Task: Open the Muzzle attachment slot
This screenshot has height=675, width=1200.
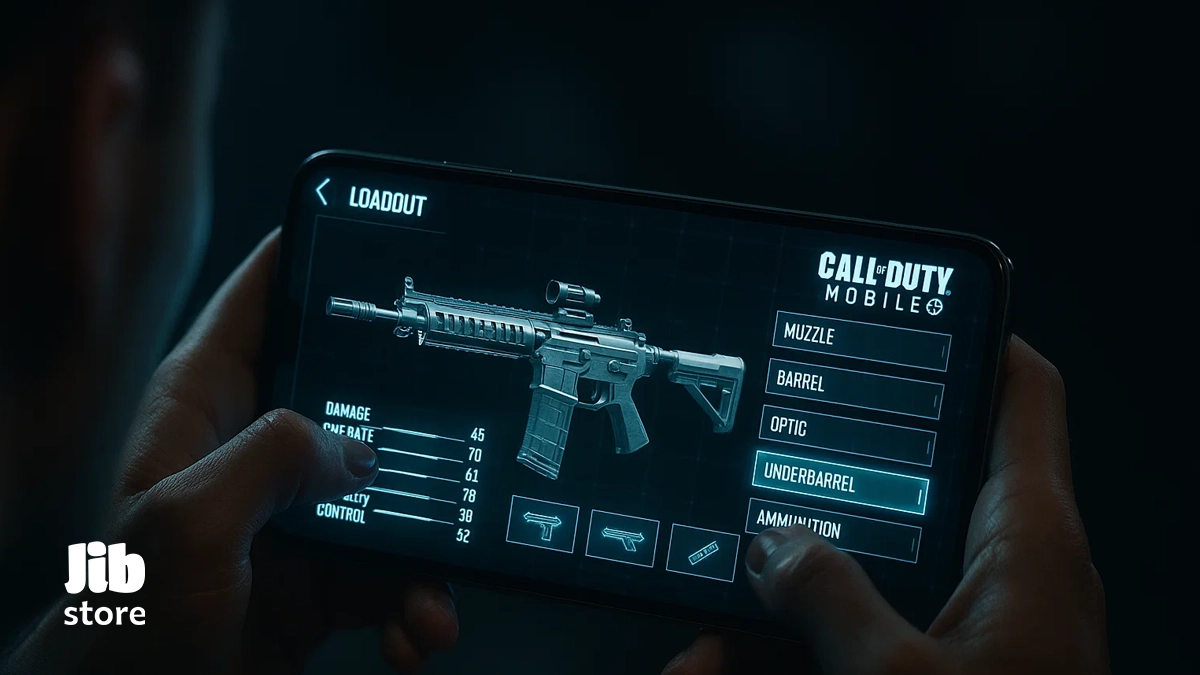Action: click(862, 340)
